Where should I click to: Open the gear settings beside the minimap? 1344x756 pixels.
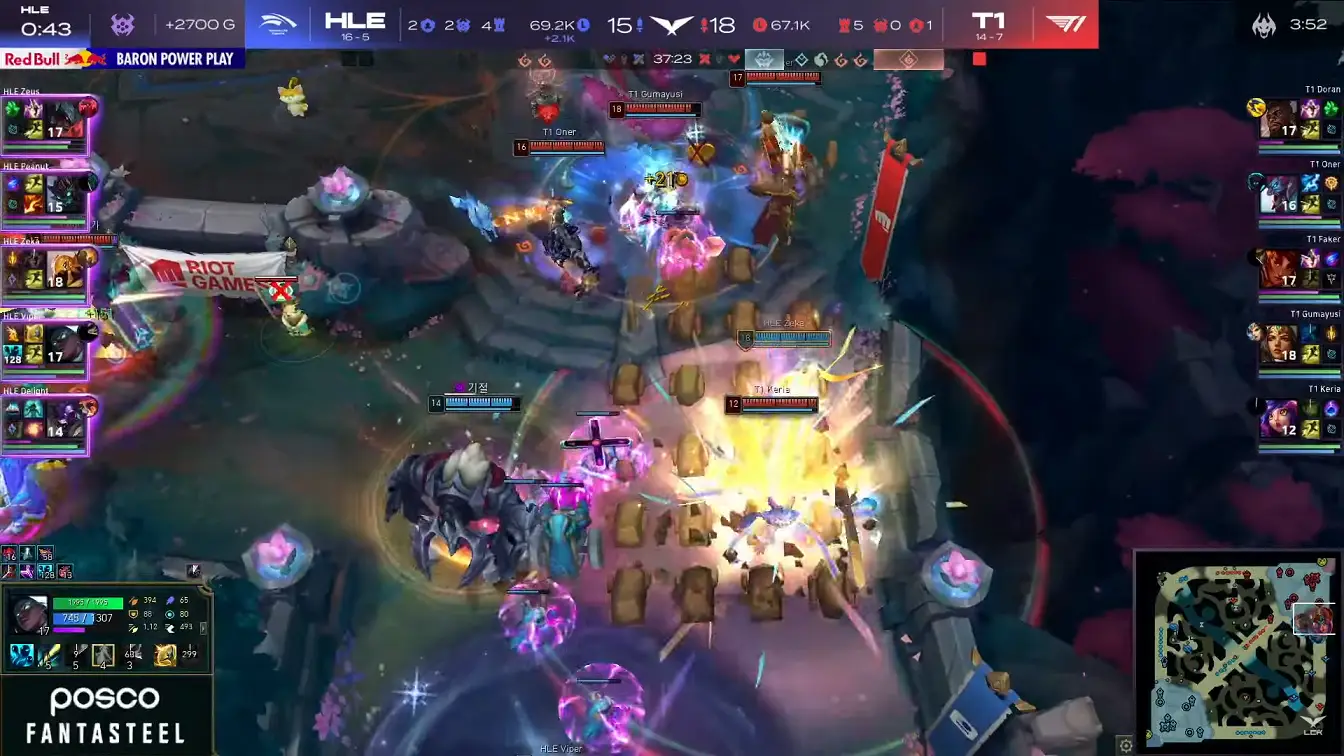(x=1126, y=745)
